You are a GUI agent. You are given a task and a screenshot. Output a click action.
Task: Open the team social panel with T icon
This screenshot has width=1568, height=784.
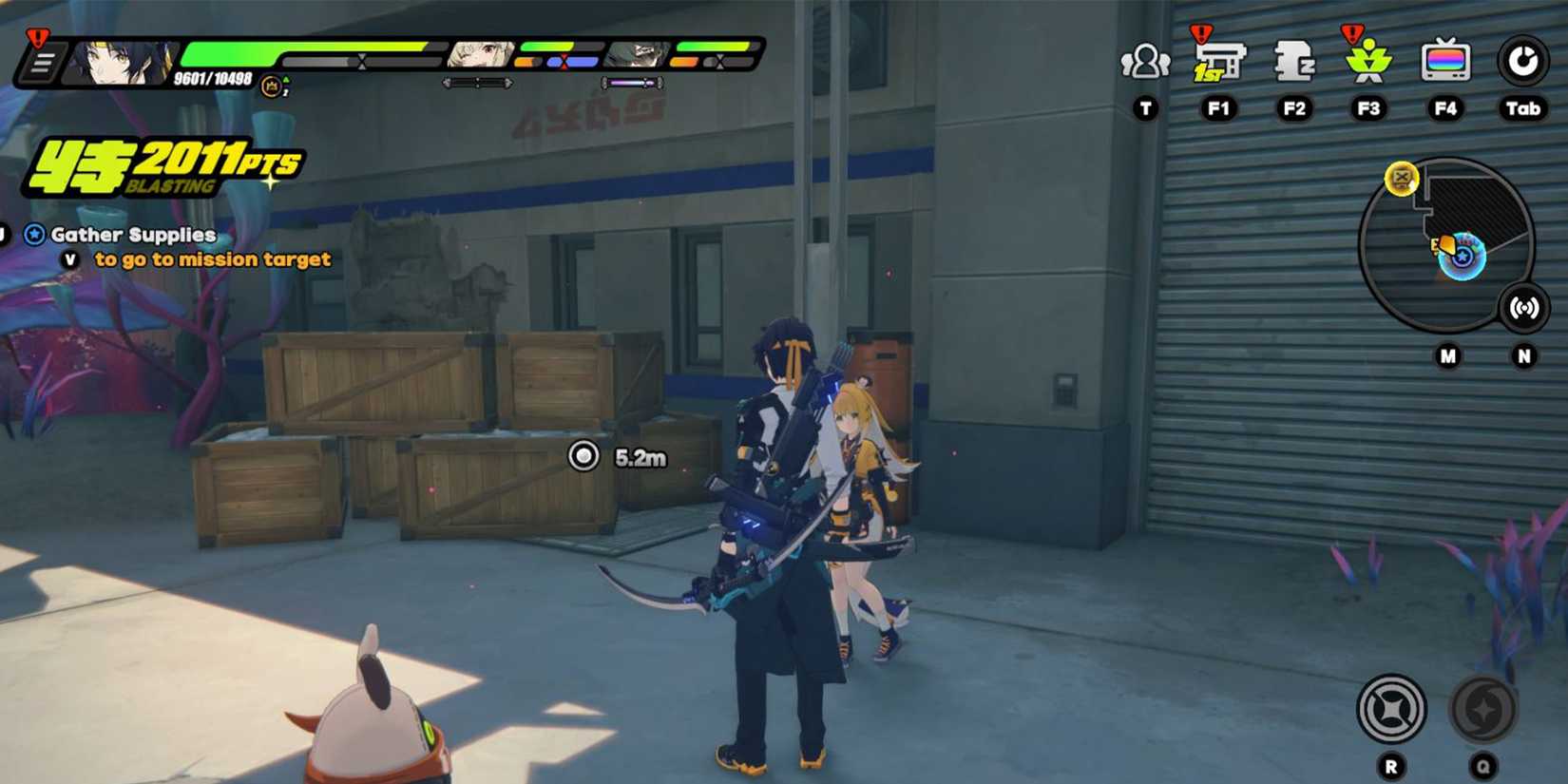pos(1143,61)
